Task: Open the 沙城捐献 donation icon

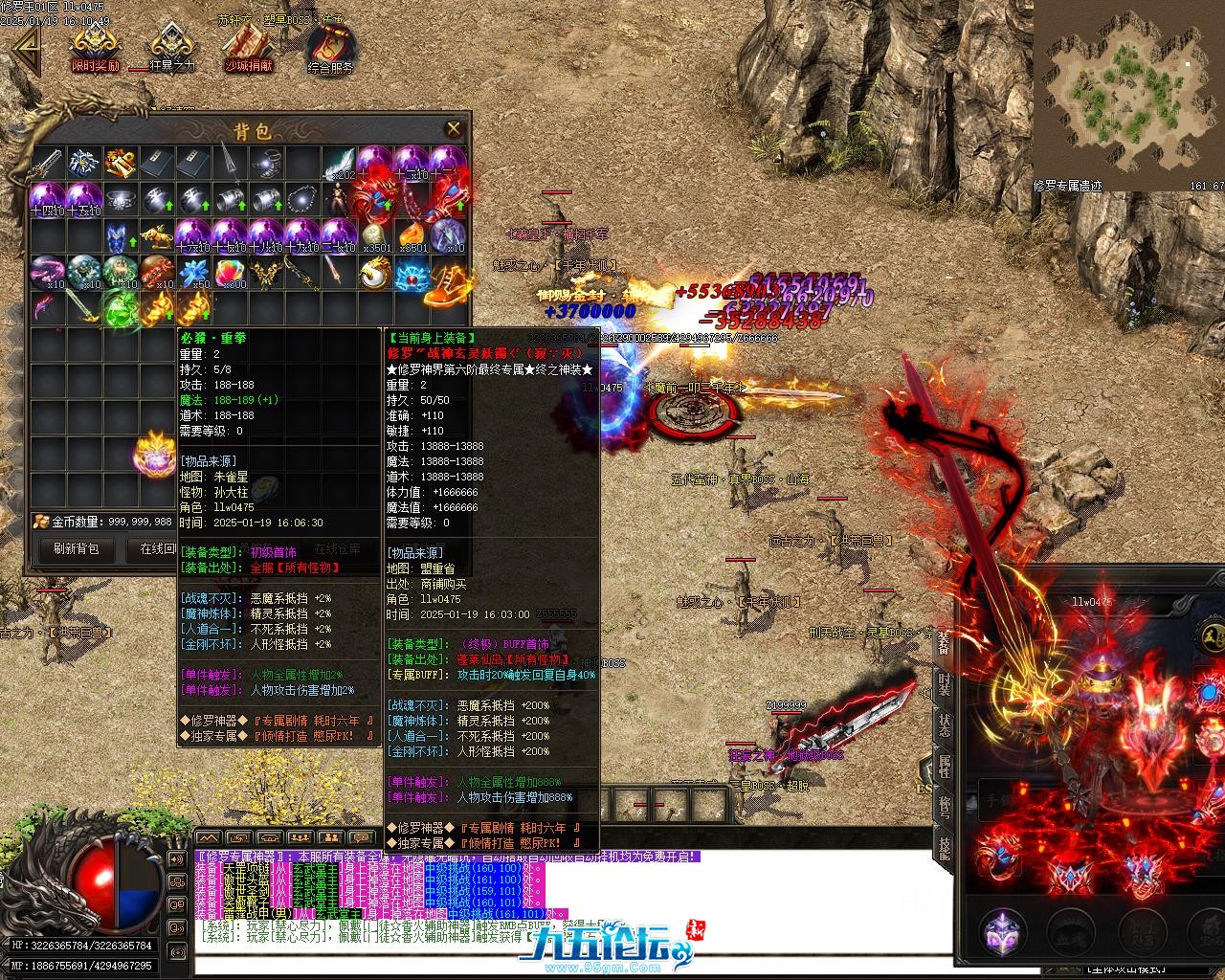Action: (248, 47)
